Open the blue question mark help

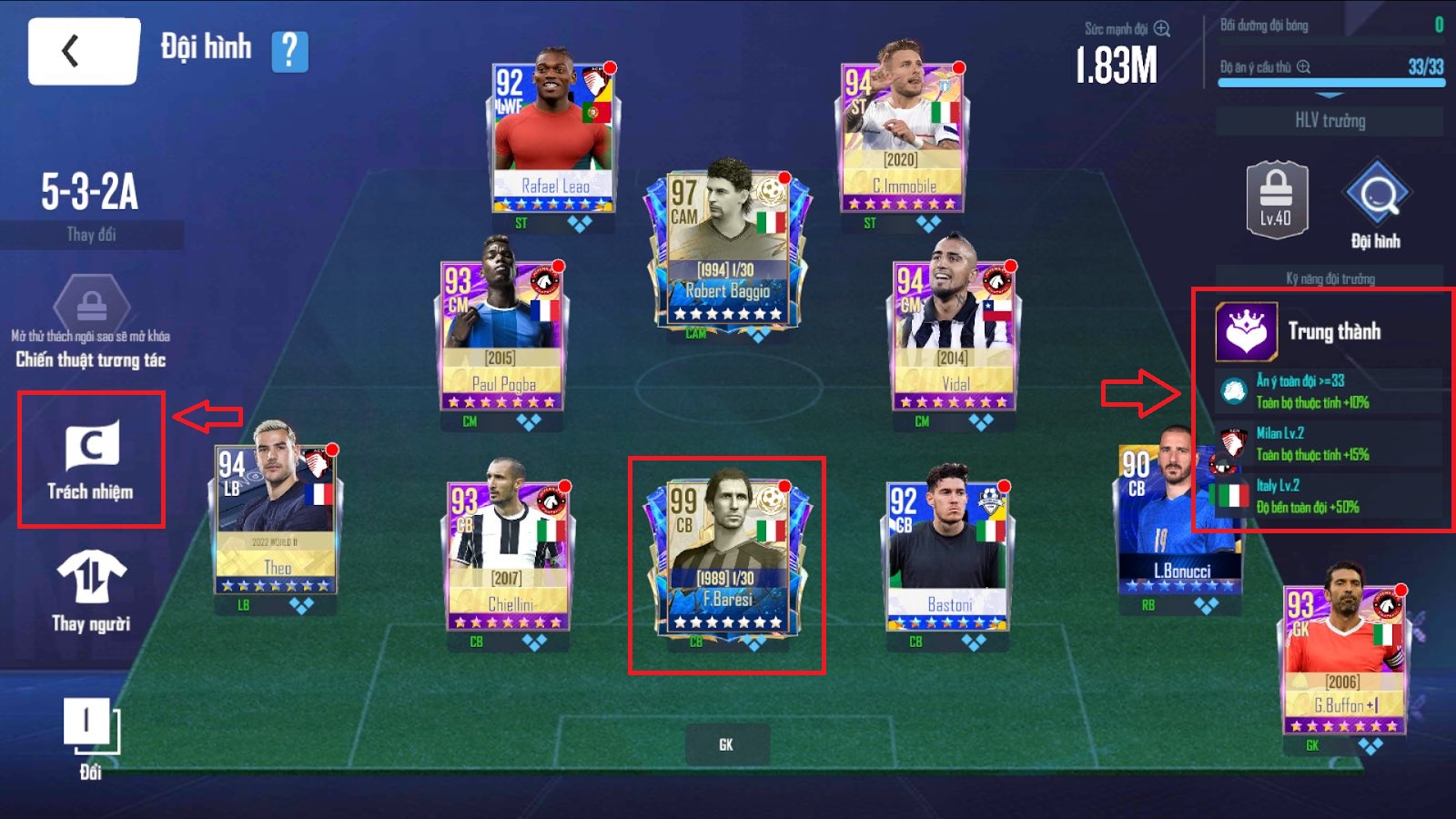289,51
